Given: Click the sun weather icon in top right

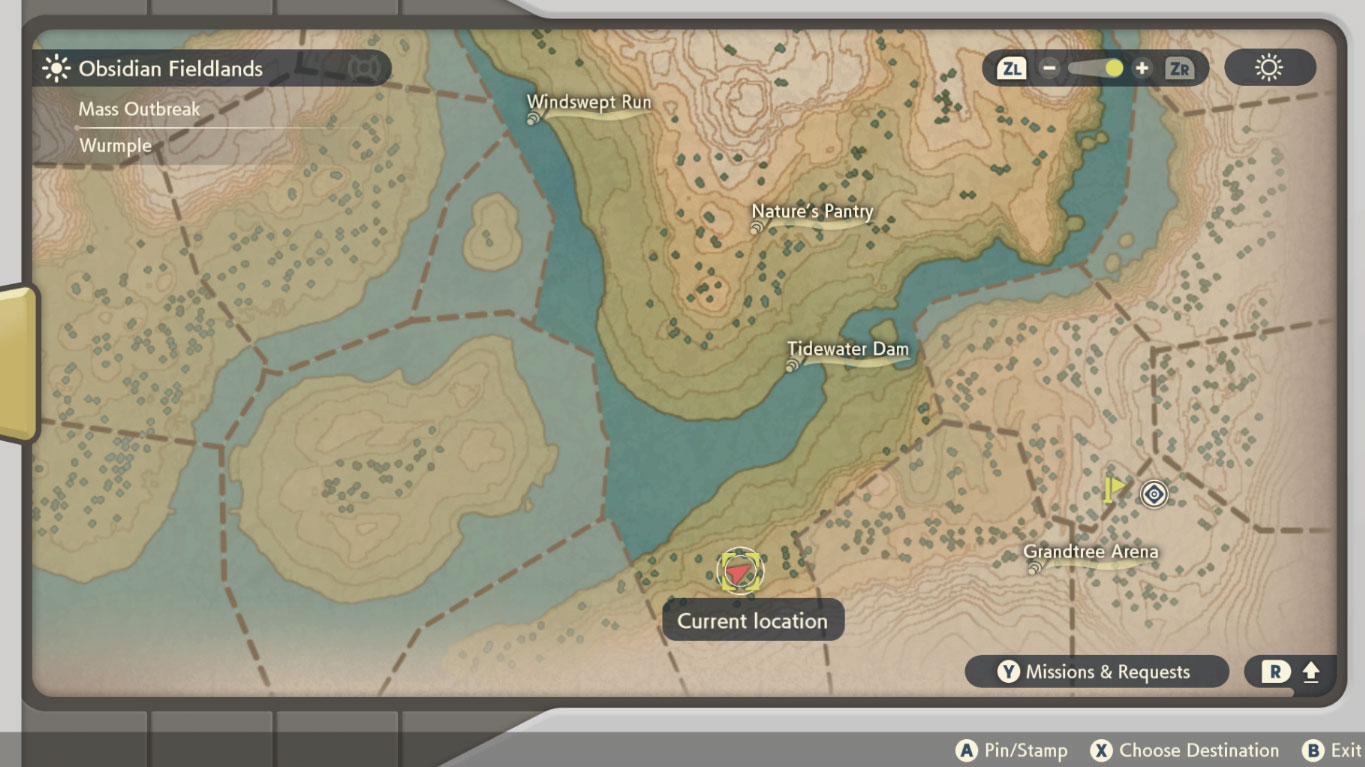Looking at the screenshot, I should [1269, 68].
